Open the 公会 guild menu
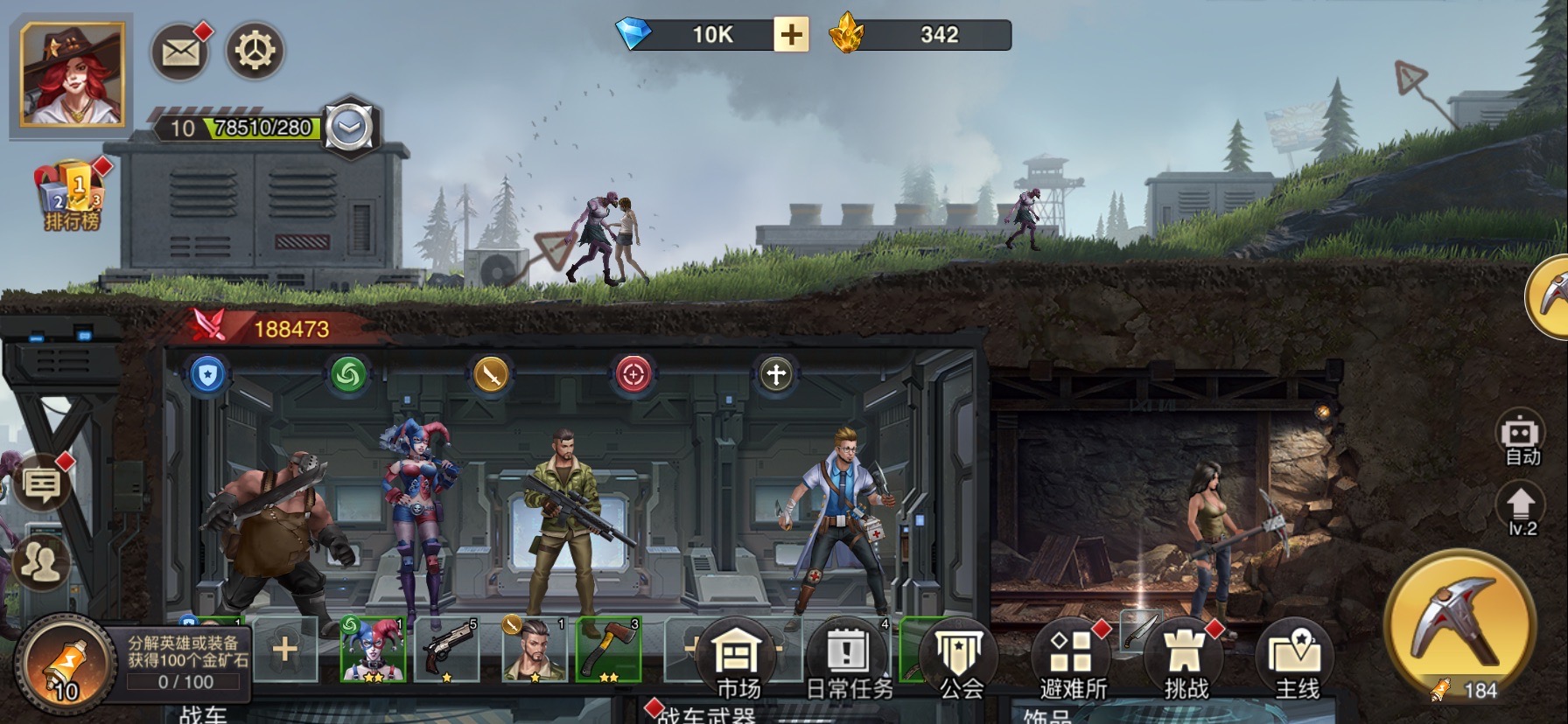Viewport: 1568px width, 724px height. [960, 661]
